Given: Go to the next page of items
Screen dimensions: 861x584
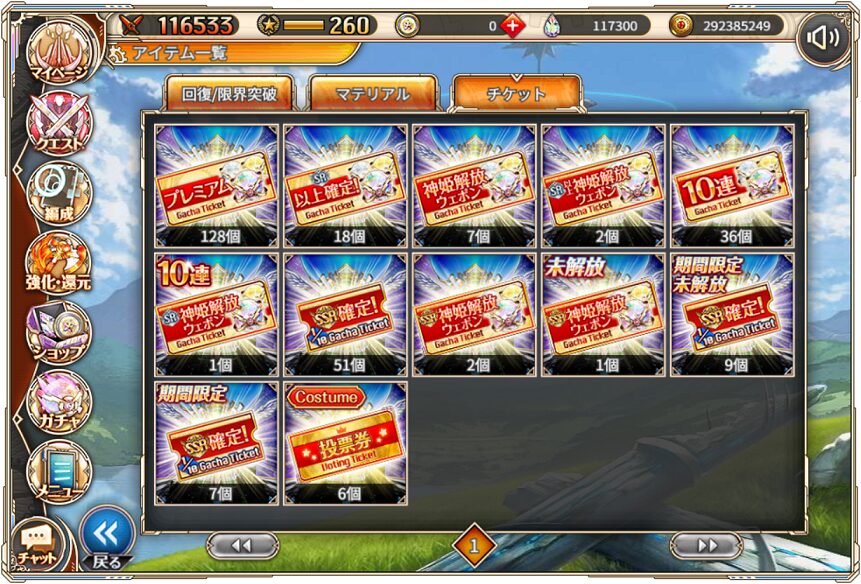Looking at the screenshot, I should click(x=707, y=545).
